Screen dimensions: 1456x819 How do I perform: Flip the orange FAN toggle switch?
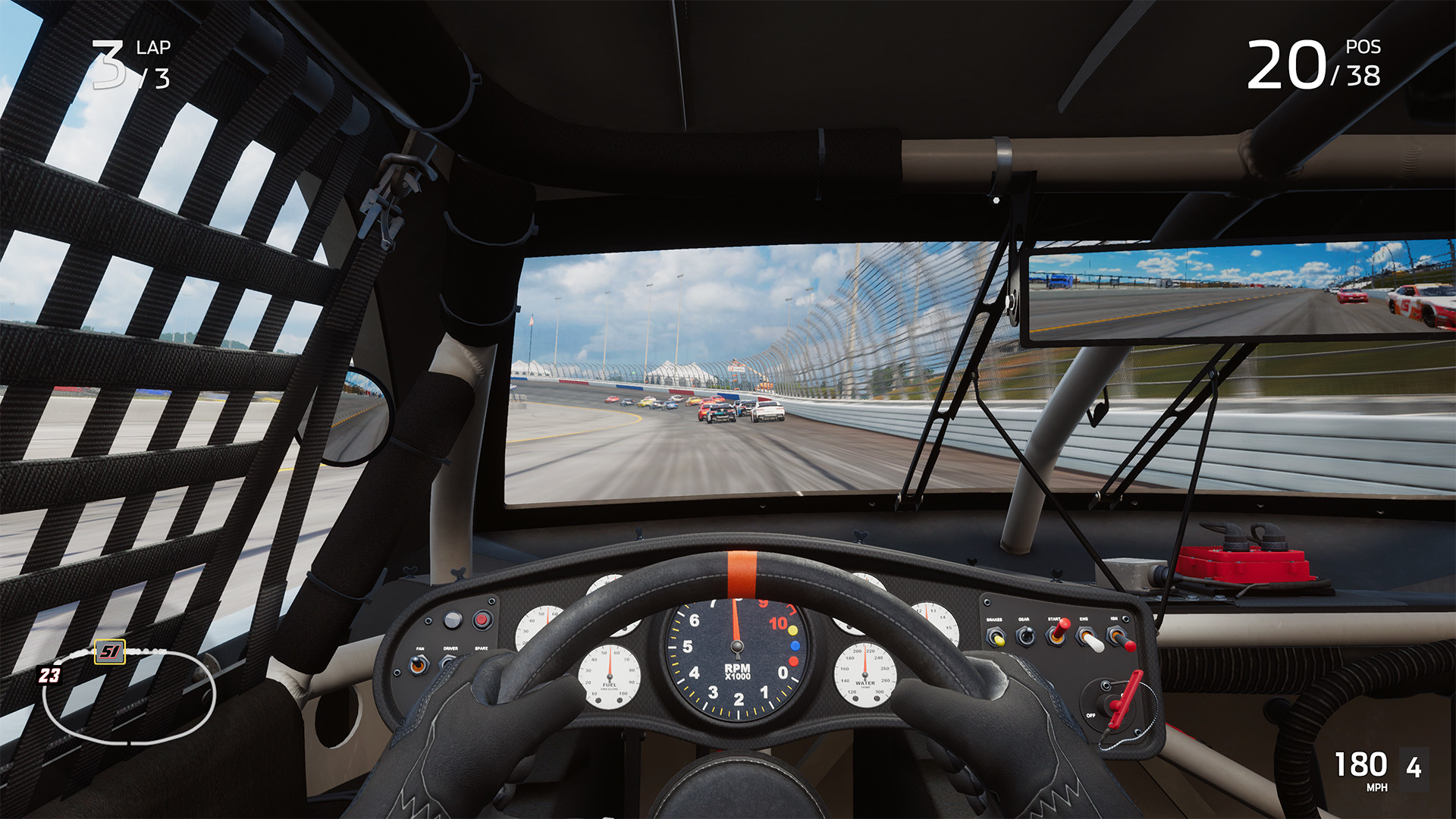click(x=417, y=664)
